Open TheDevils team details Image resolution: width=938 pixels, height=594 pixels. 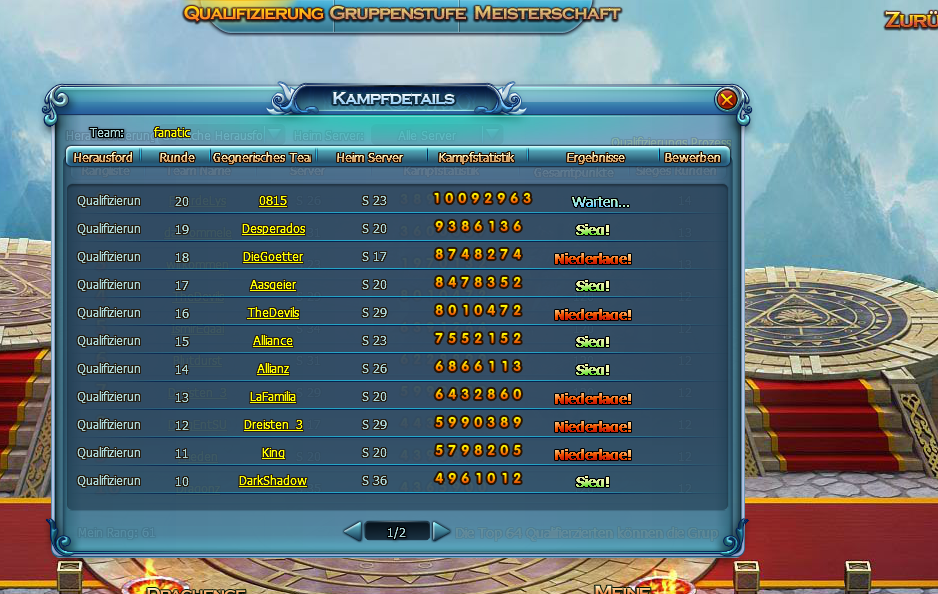[273, 313]
